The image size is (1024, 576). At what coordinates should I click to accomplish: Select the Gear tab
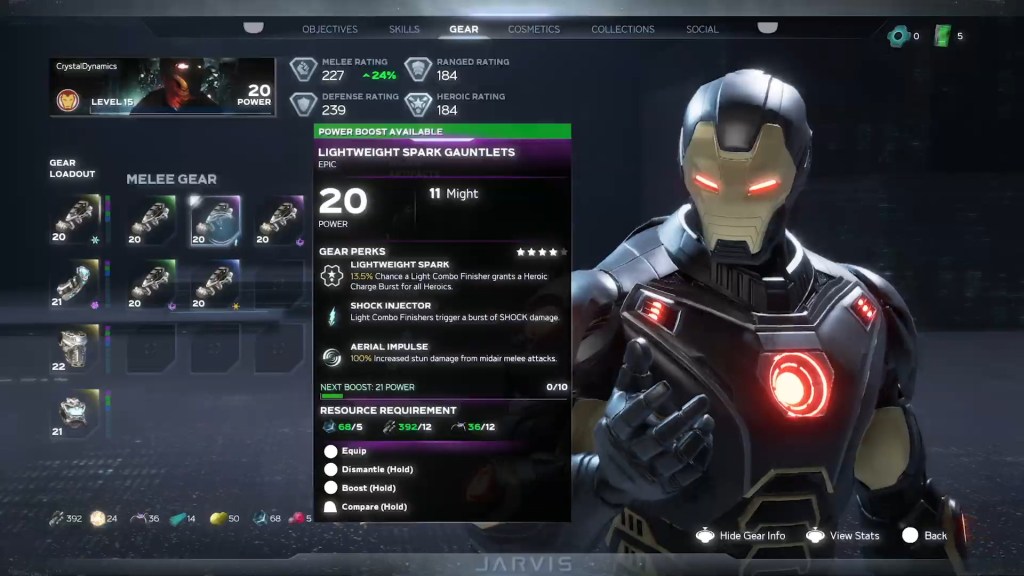[x=463, y=29]
